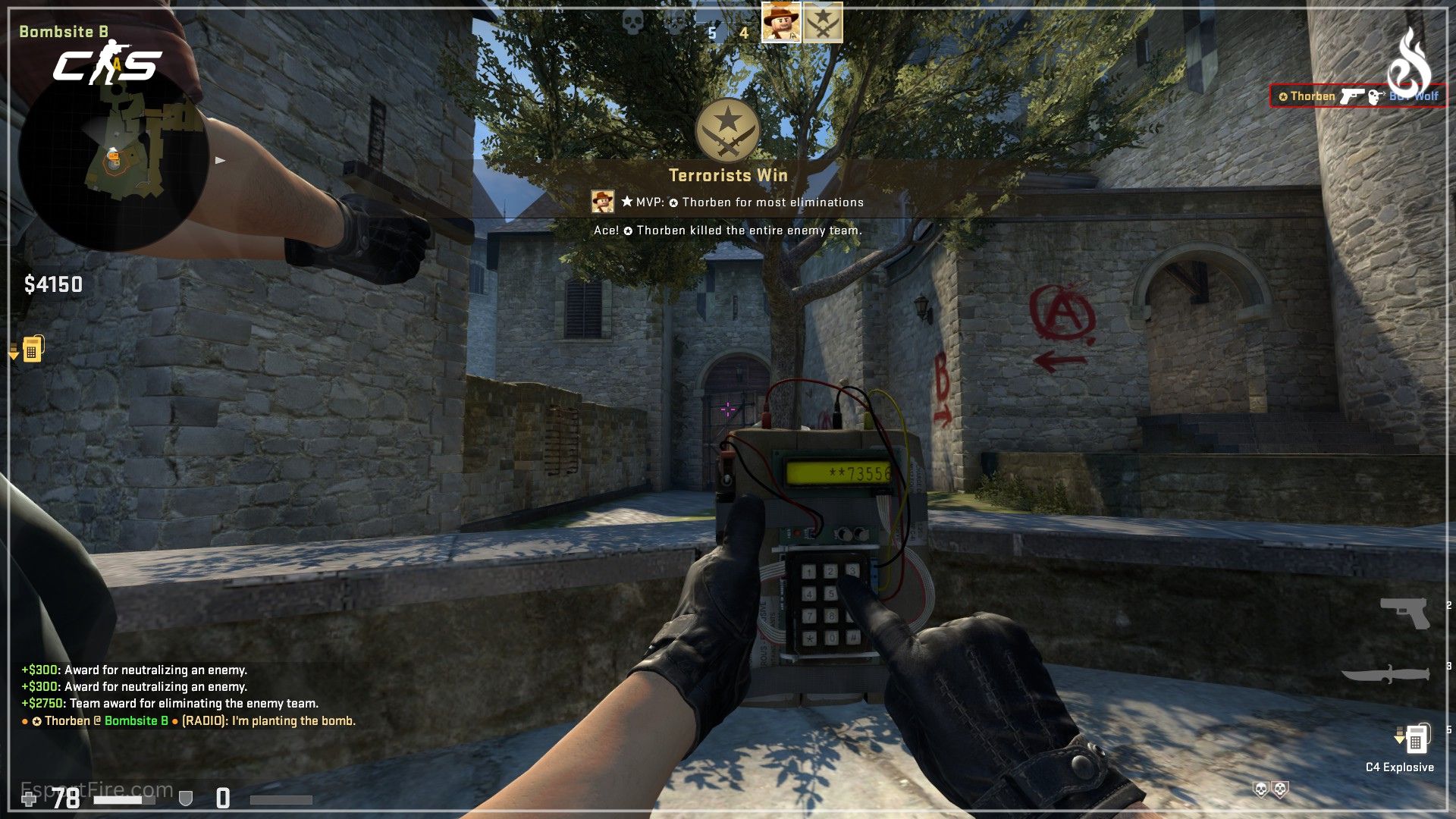Click the star badge next to Thorben in killfeed
Screen dimensions: 1456x819
tap(1283, 96)
